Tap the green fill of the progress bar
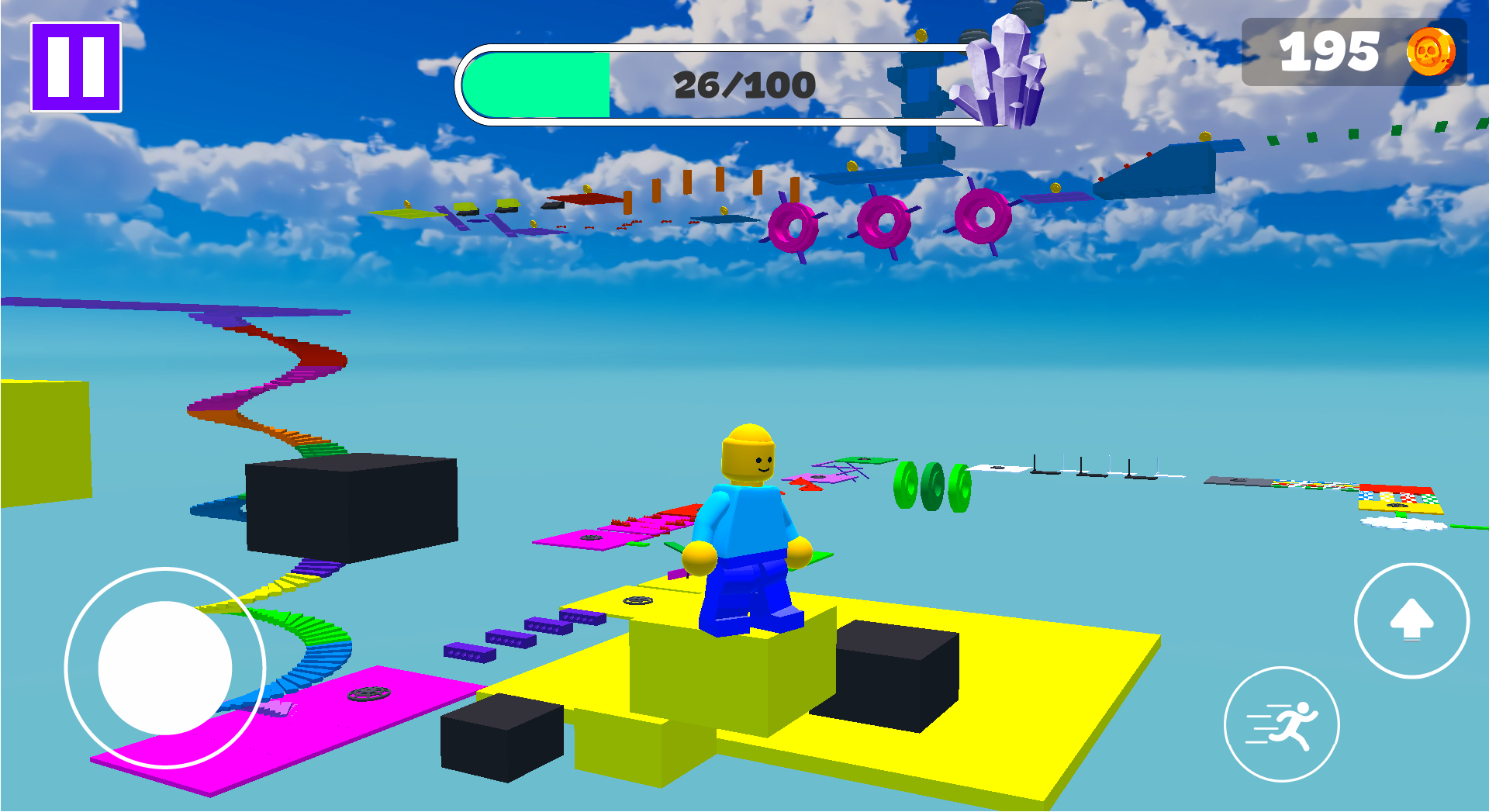This screenshot has height=812, width=1489. point(535,84)
